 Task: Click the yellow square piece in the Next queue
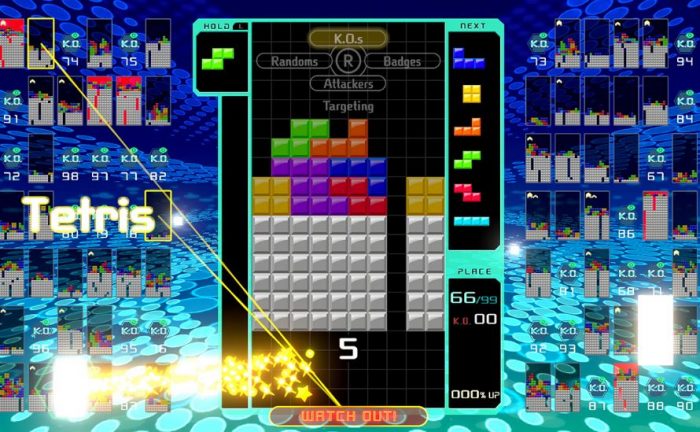[471, 93]
